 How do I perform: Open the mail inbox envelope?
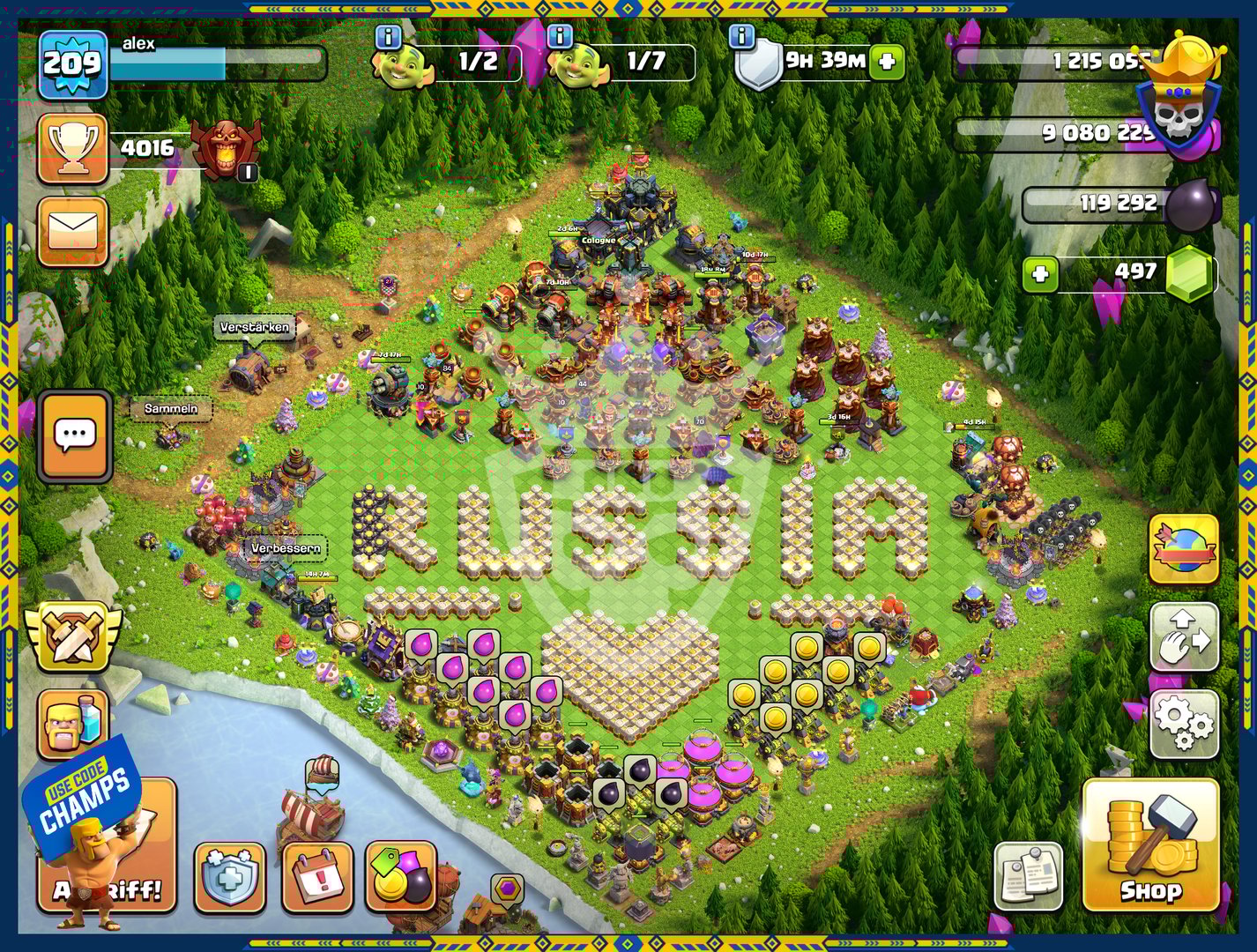tap(73, 232)
